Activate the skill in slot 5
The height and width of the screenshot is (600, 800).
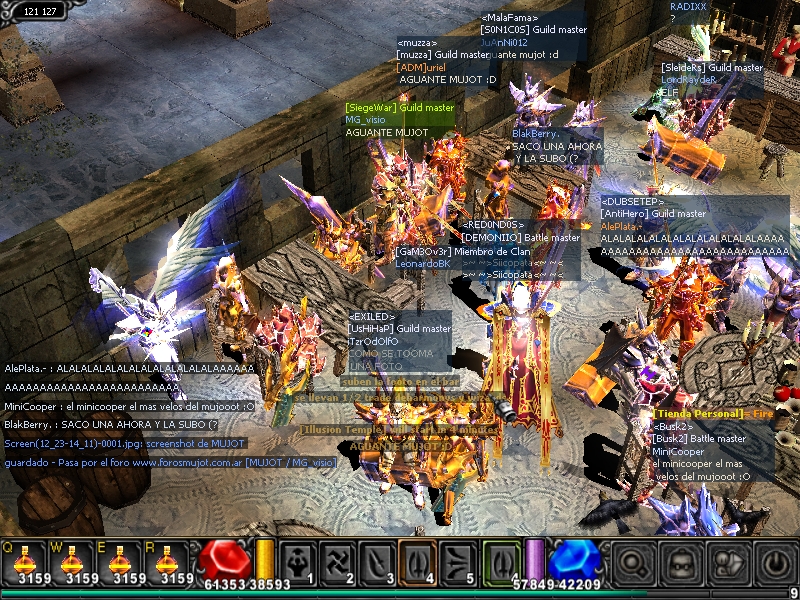tap(457, 562)
